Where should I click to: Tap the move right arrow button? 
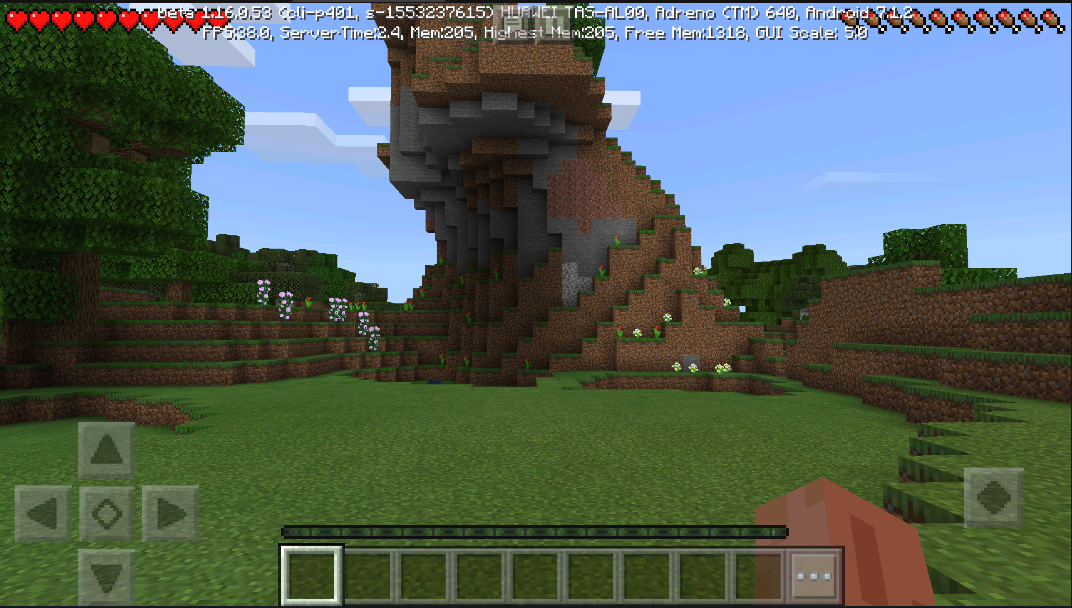pos(169,514)
